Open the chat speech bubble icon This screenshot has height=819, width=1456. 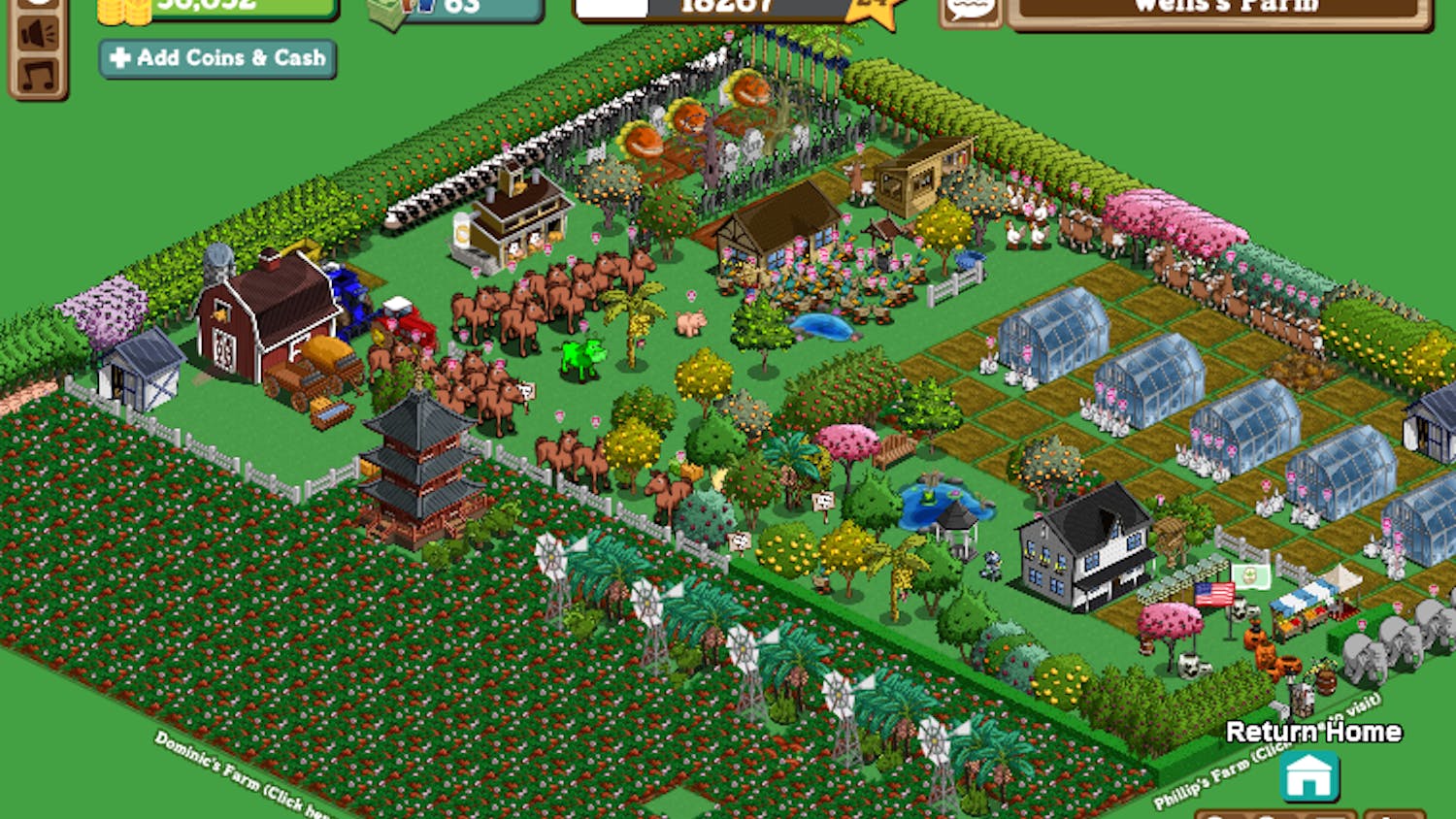[971, 10]
